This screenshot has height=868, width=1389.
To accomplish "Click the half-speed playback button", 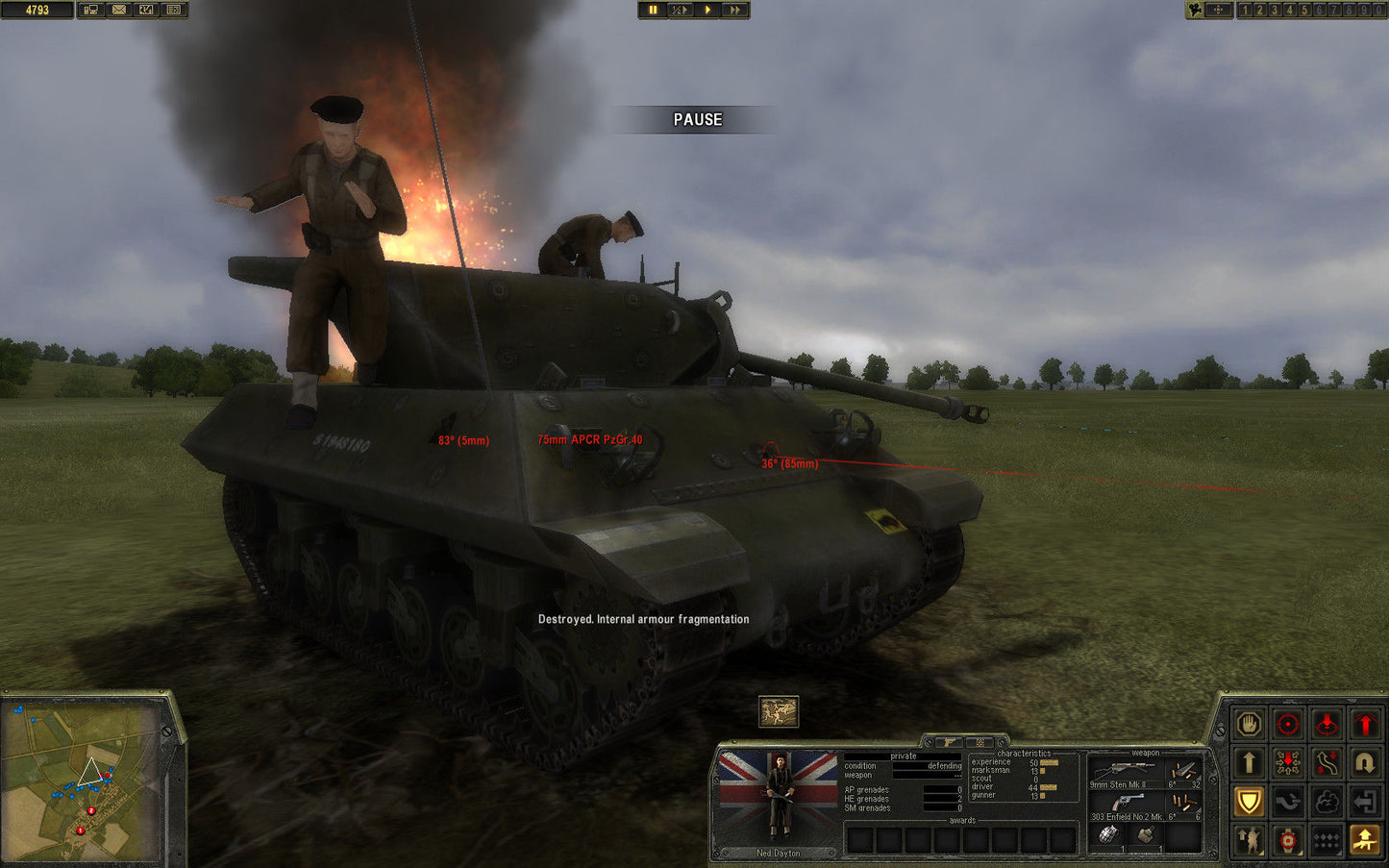I will 681,10.
